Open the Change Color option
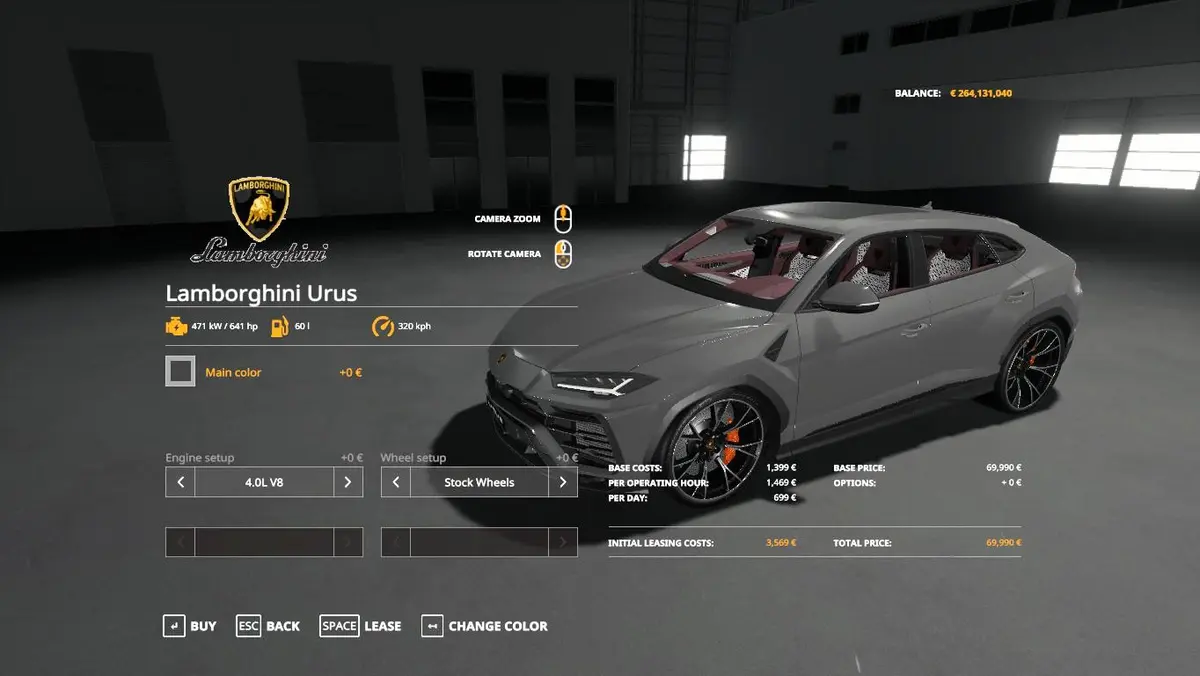Image resolution: width=1200 pixels, height=676 pixels. [485, 626]
